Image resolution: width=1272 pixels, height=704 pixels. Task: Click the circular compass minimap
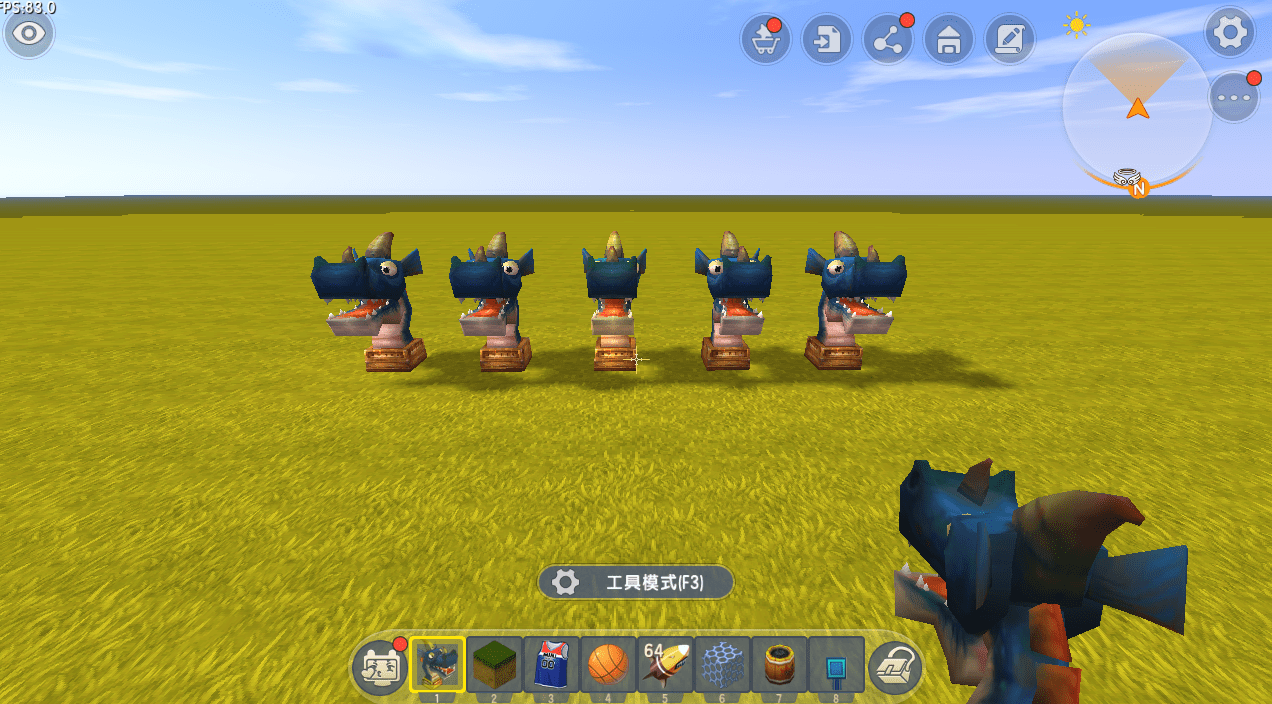tap(1137, 110)
